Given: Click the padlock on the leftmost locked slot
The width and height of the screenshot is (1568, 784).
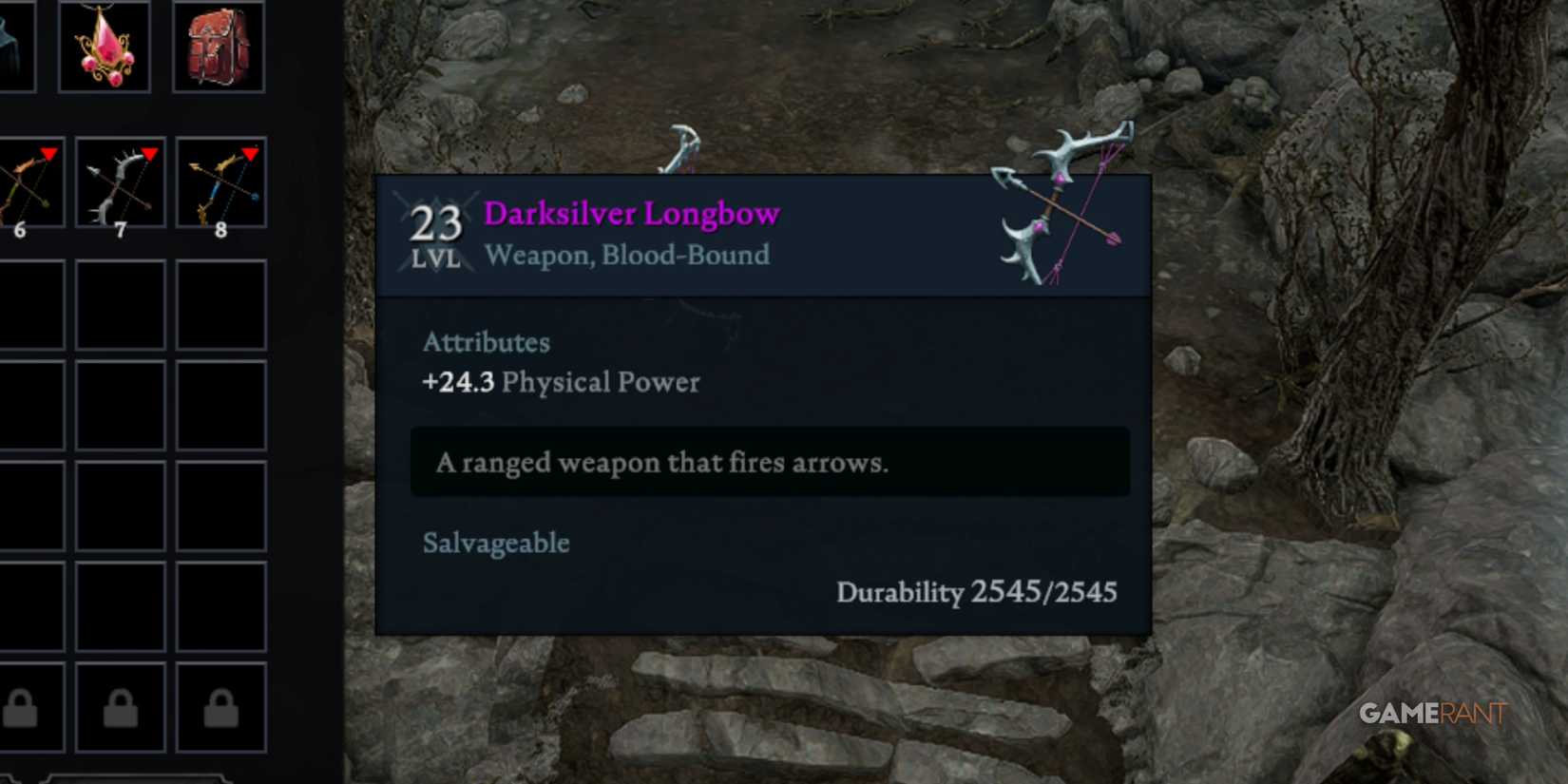Looking at the screenshot, I should click(21, 707).
